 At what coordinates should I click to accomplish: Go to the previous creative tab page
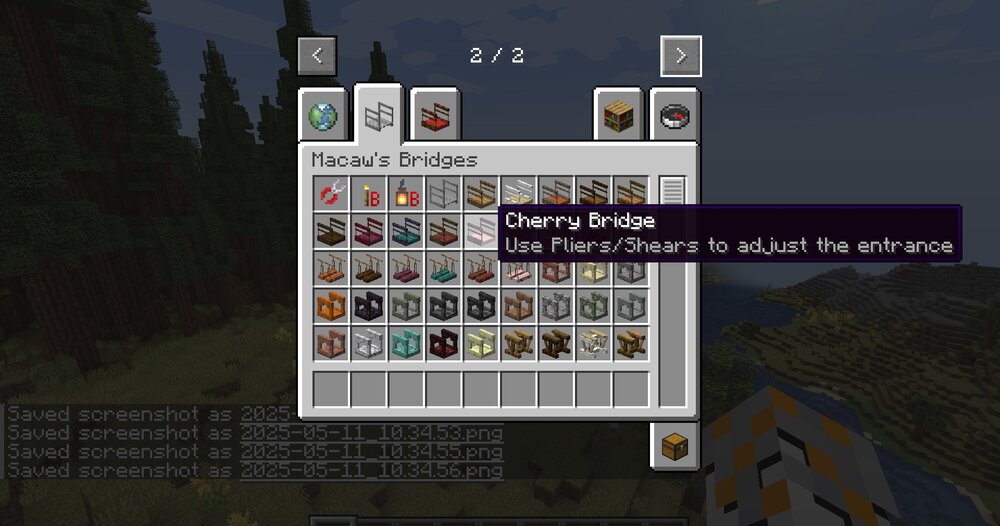pyautogui.click(x=317, y=56)
